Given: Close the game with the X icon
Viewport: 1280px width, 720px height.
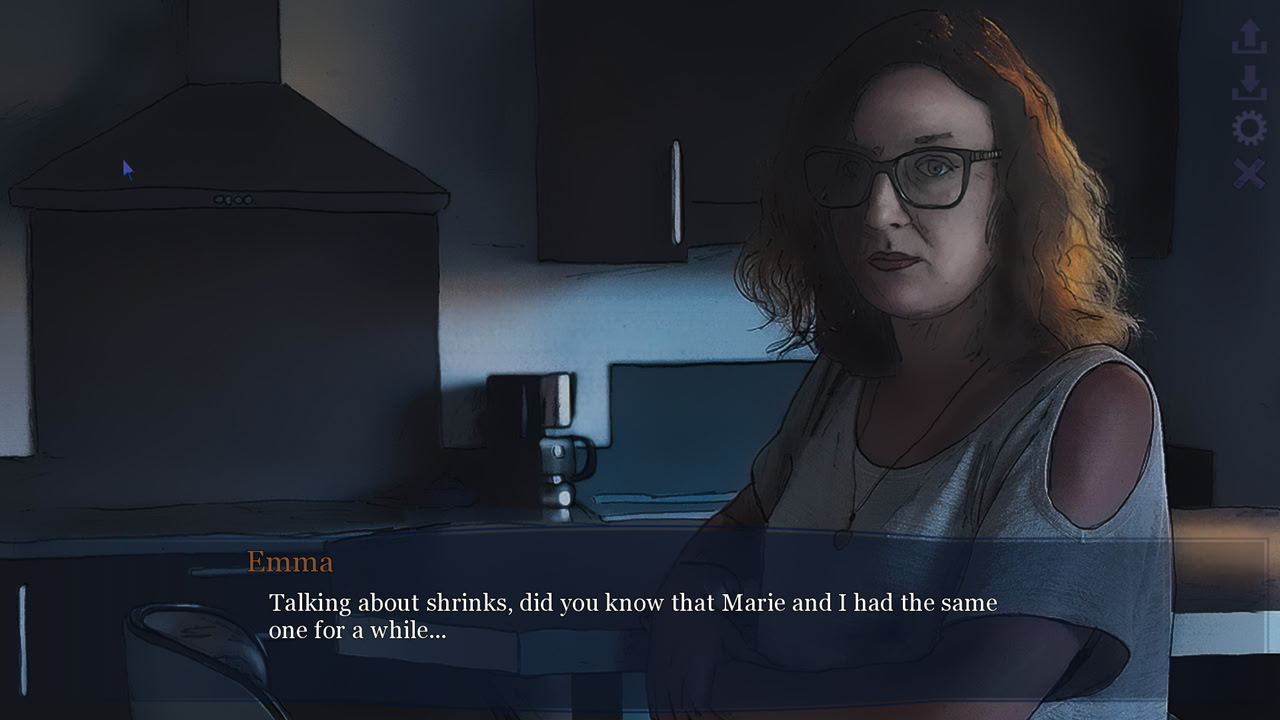Looking at the screenshot, I should pos(1249,174).
